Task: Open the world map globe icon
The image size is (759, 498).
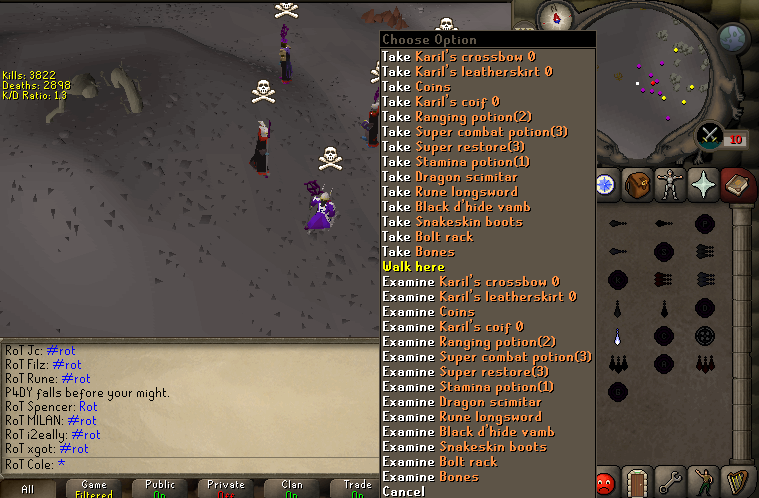Action: coord(733,39)
